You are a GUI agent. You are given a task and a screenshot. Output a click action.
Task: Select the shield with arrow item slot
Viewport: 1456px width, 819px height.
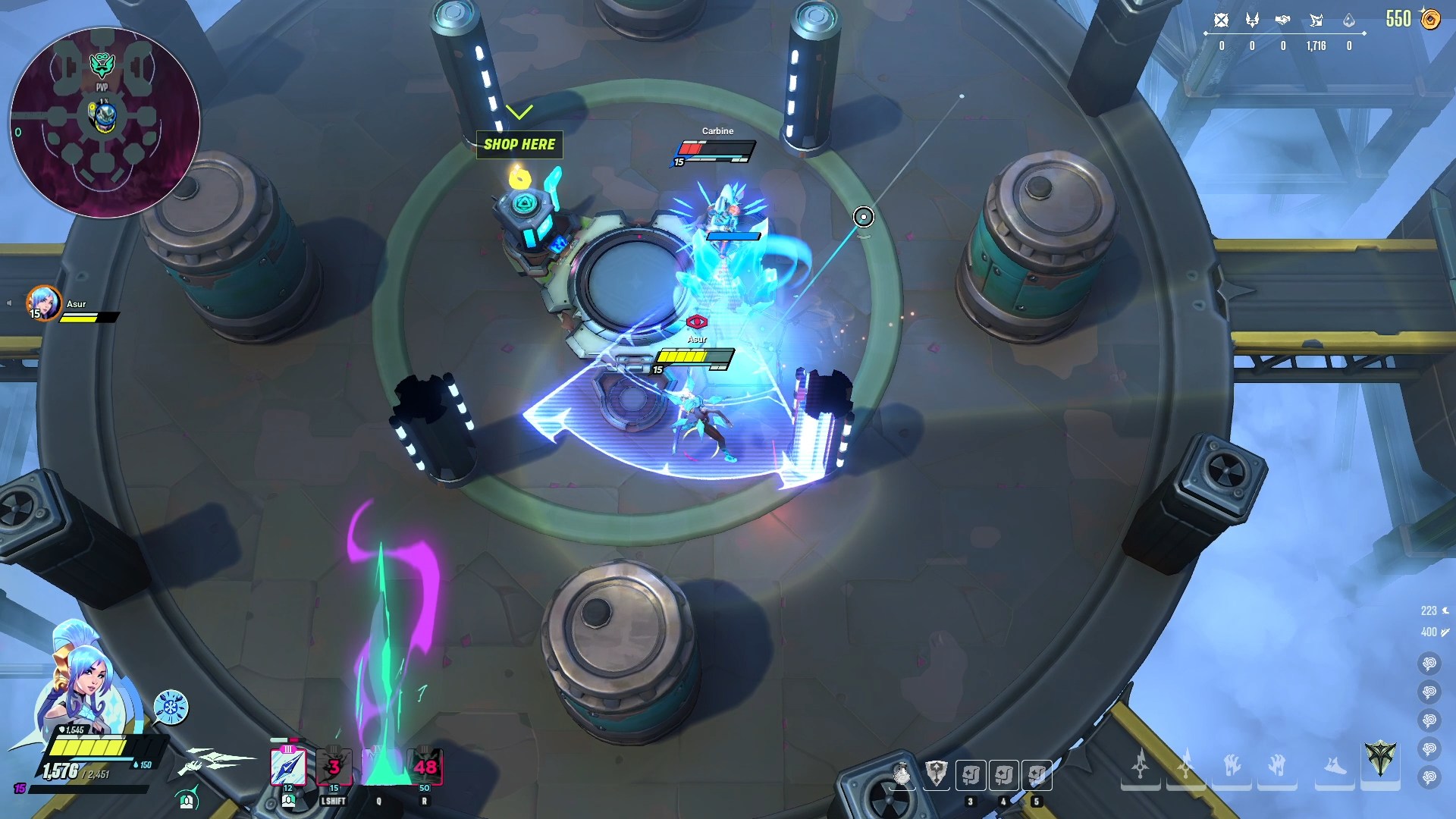point(937,774)
